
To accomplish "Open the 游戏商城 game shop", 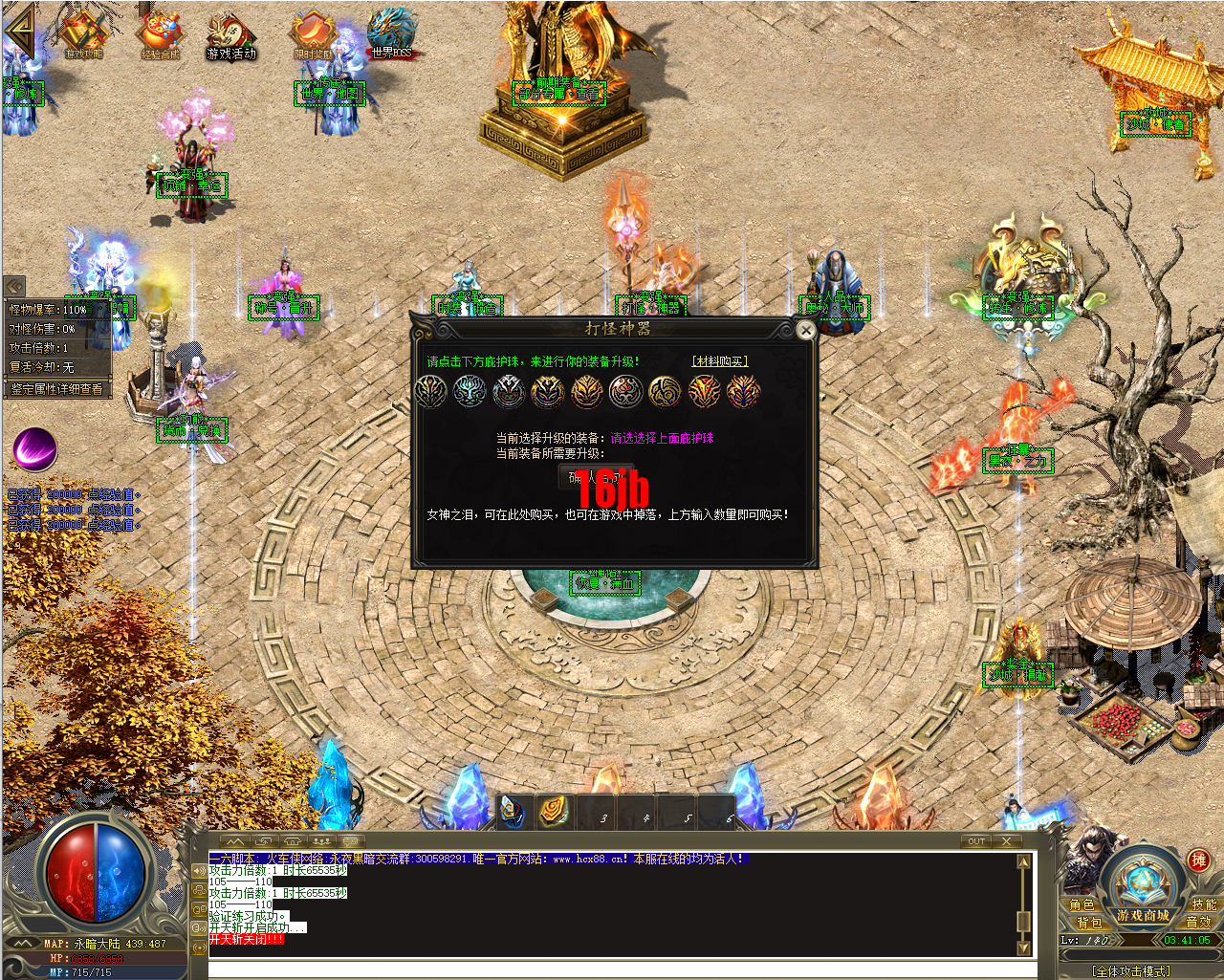I will point(1143,915).
